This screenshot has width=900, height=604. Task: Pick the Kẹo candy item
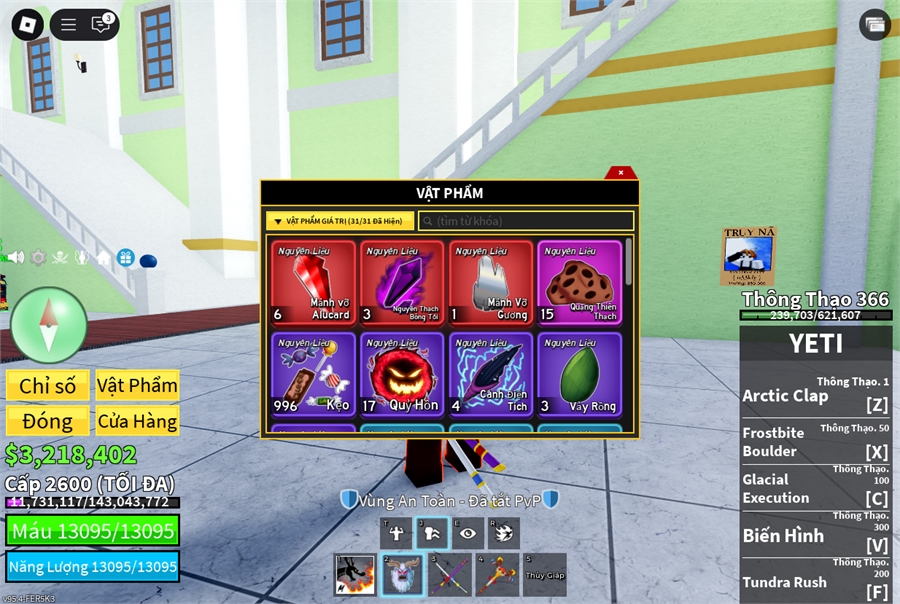pos(313,374)
